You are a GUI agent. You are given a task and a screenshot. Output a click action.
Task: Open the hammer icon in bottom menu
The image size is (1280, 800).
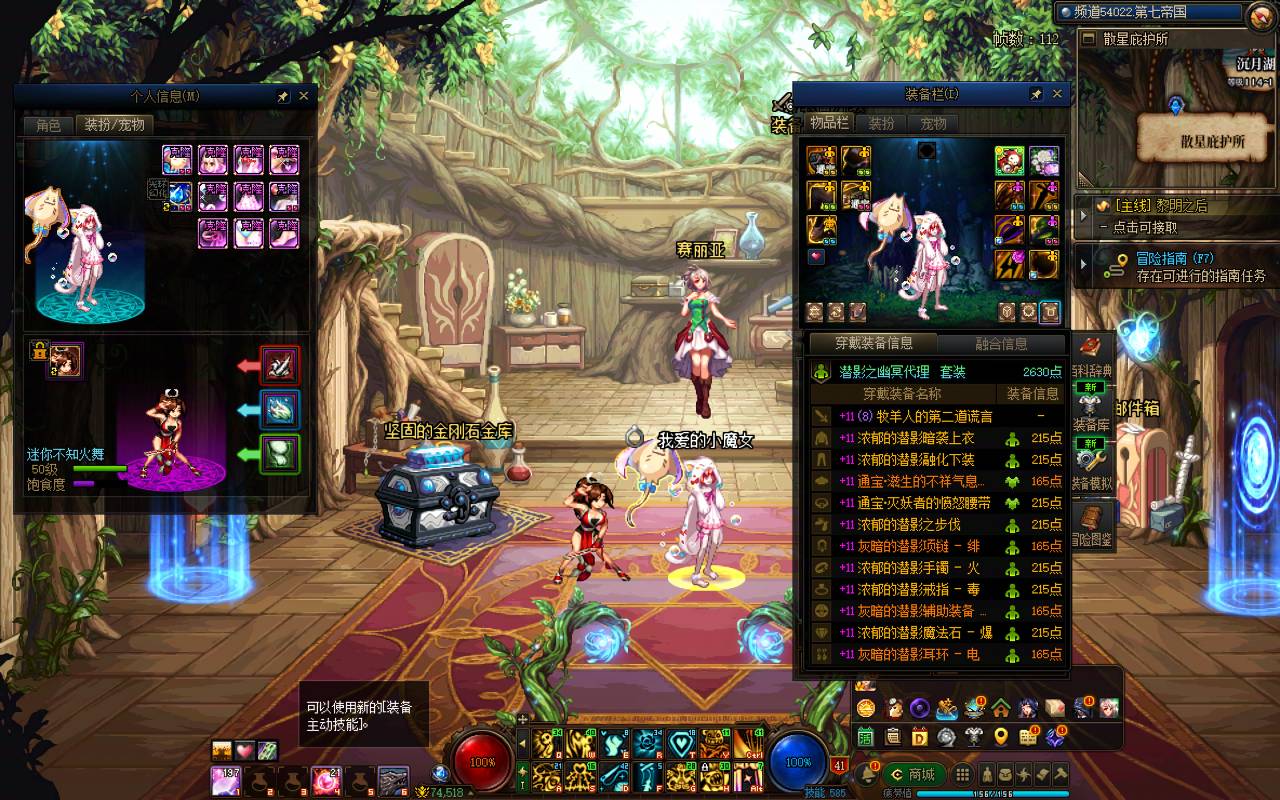pos(1059,774)
